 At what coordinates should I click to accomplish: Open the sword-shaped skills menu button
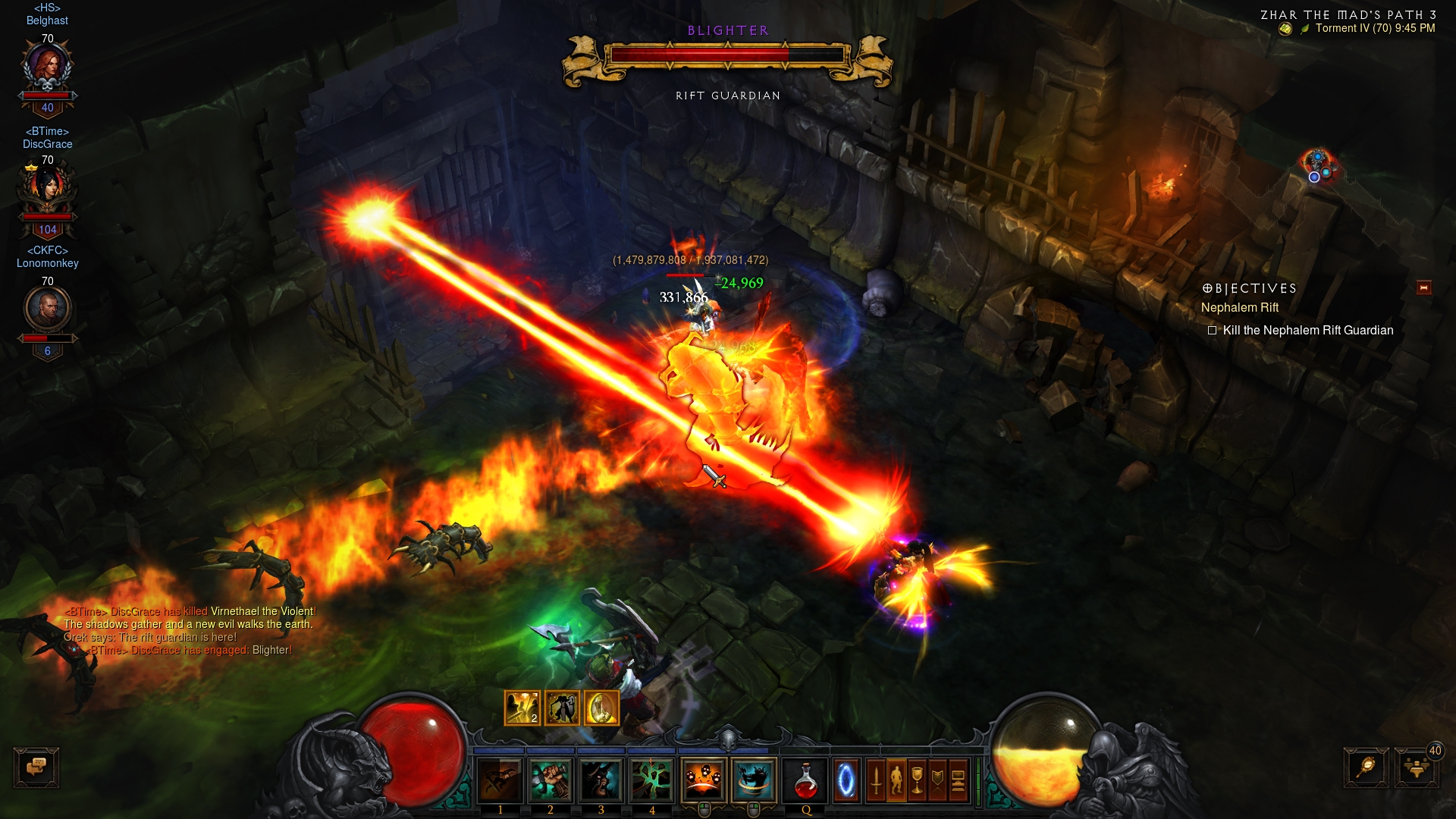pos(876,780)
